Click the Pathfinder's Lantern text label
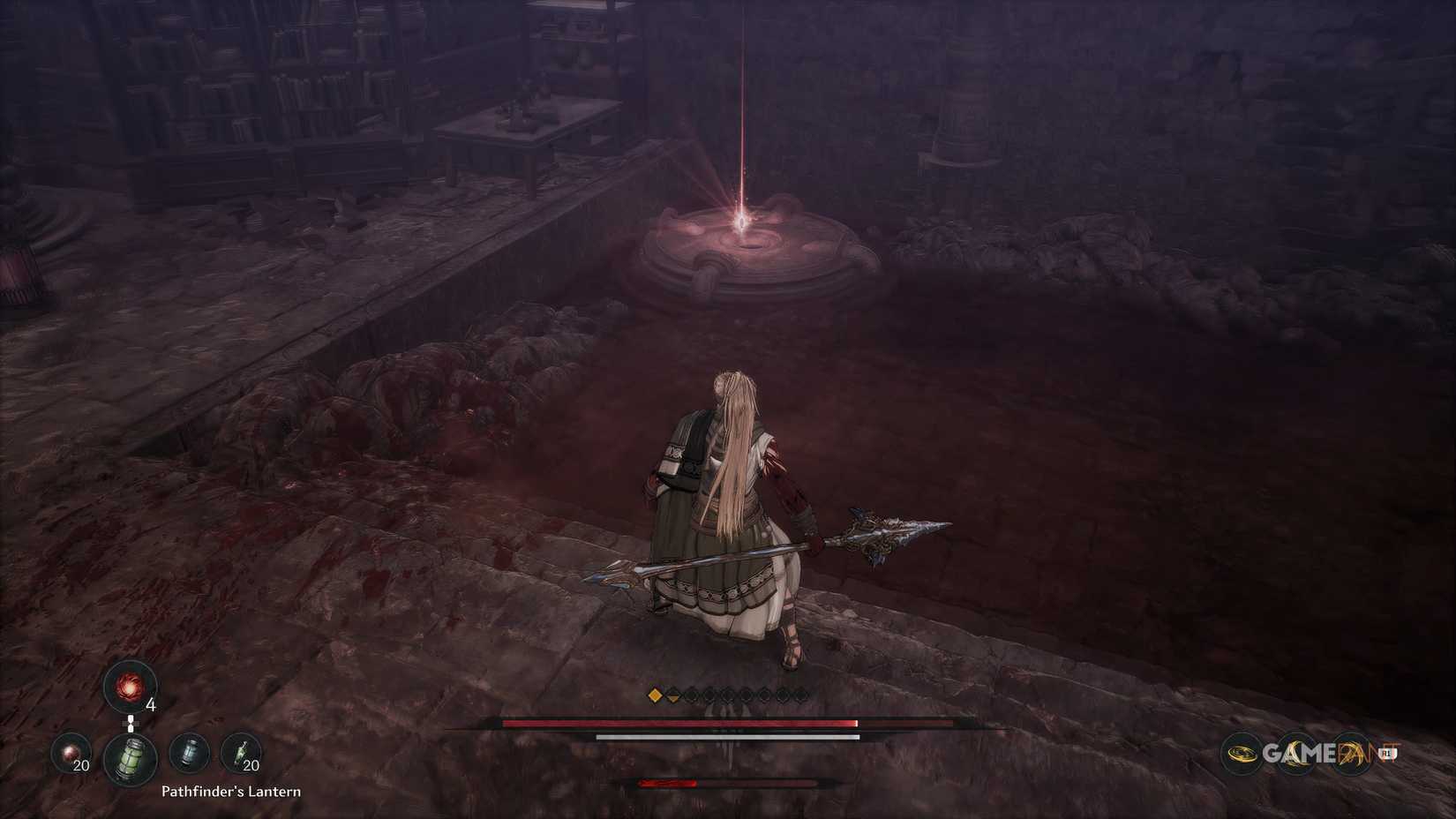1456x819 pixels. click(232, 792)
